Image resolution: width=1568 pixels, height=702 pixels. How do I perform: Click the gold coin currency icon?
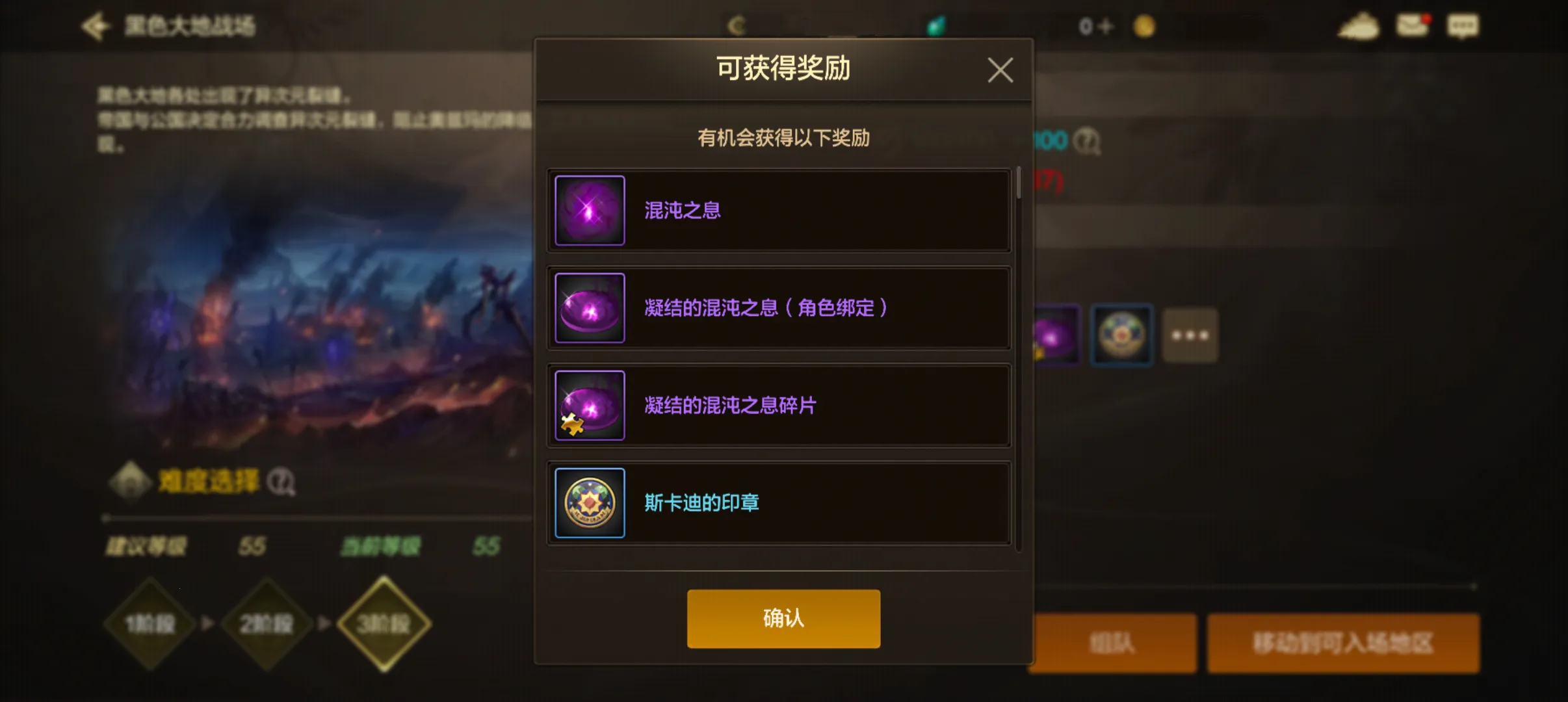tap(1145, 26)
